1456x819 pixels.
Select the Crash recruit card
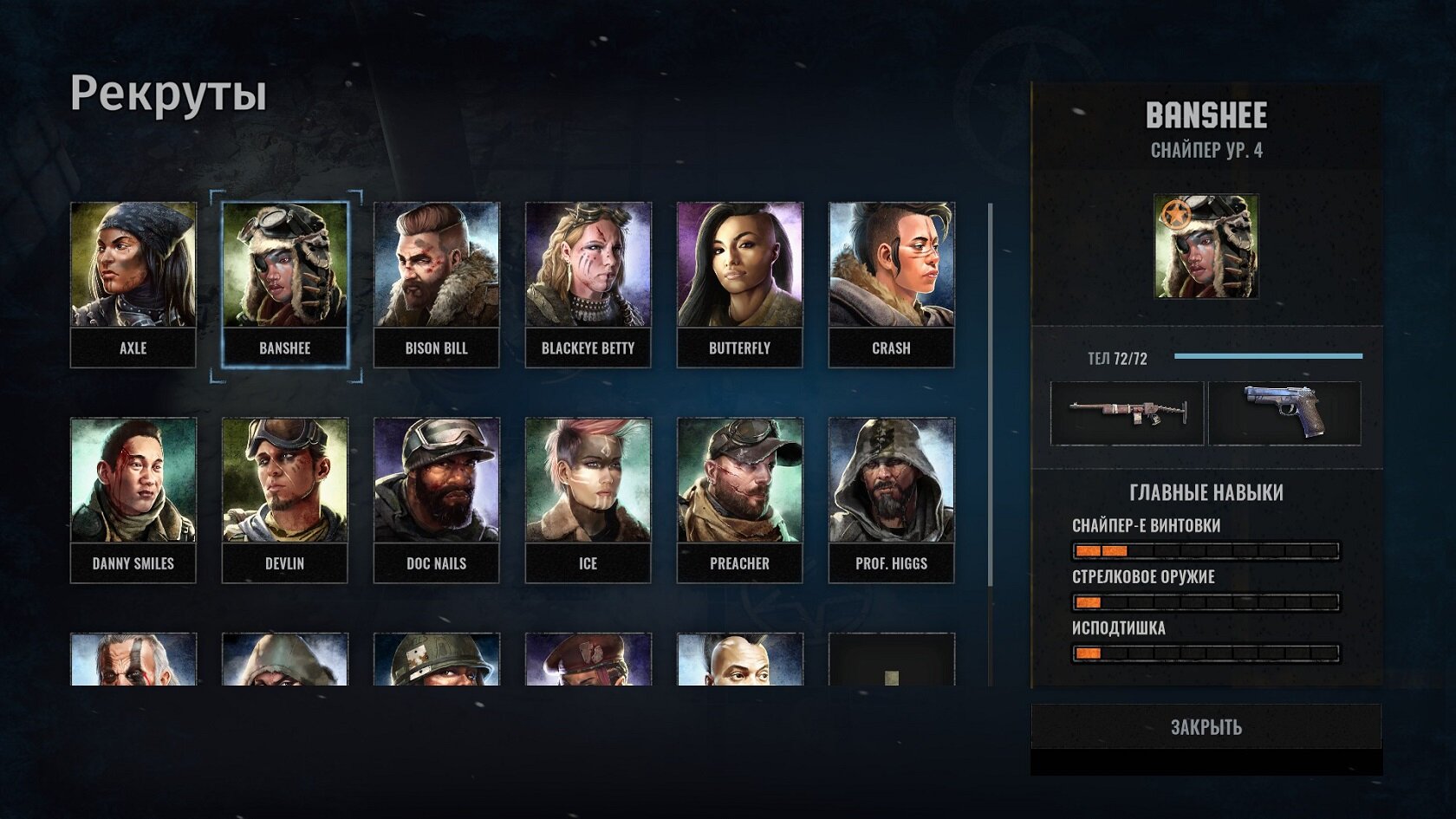pyautogui.click(x=891, y=283)
